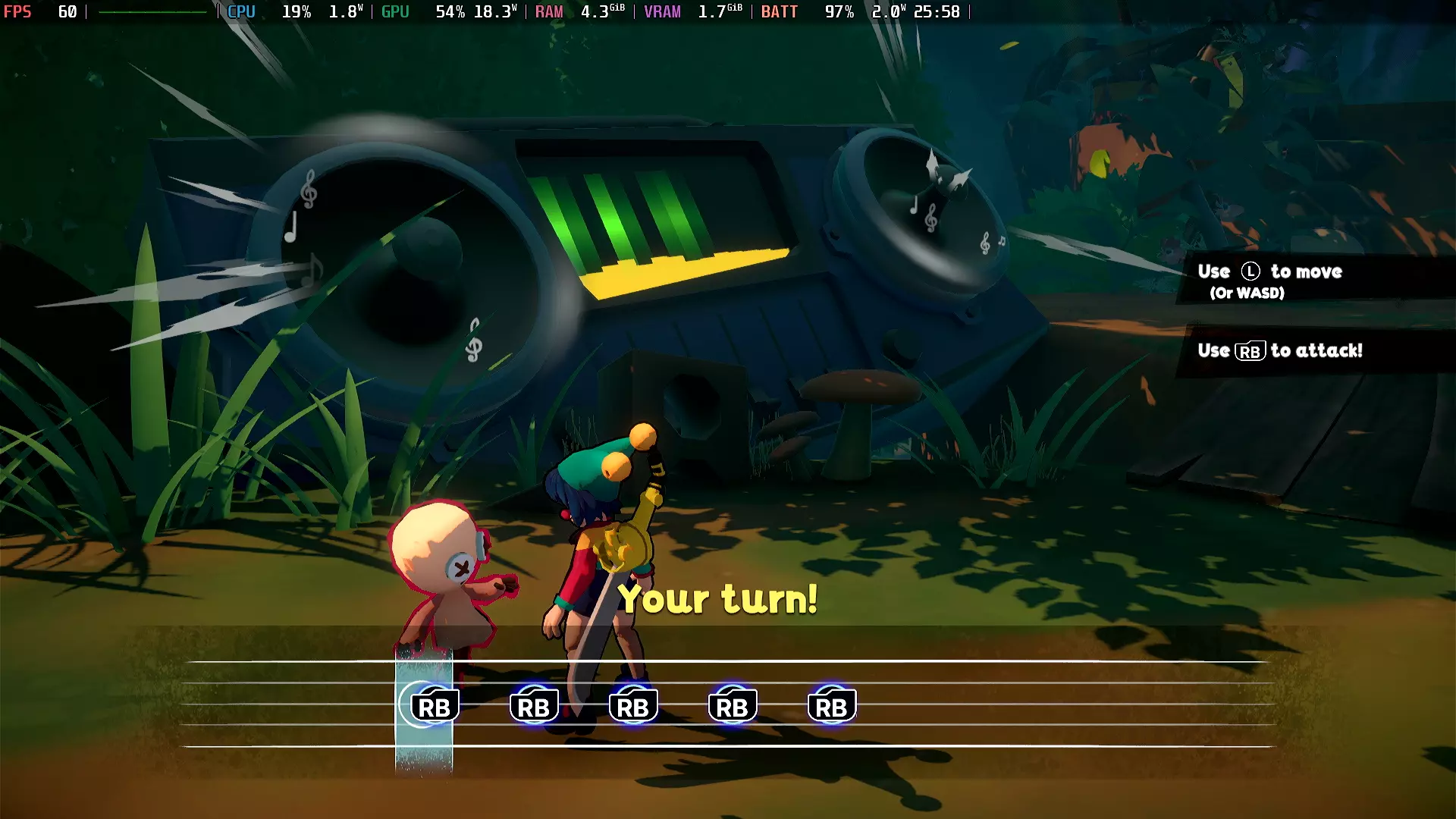Hit the fourth RB note icon
Viewport: 1456px width, 819px height.
click(x=733, y=705)
